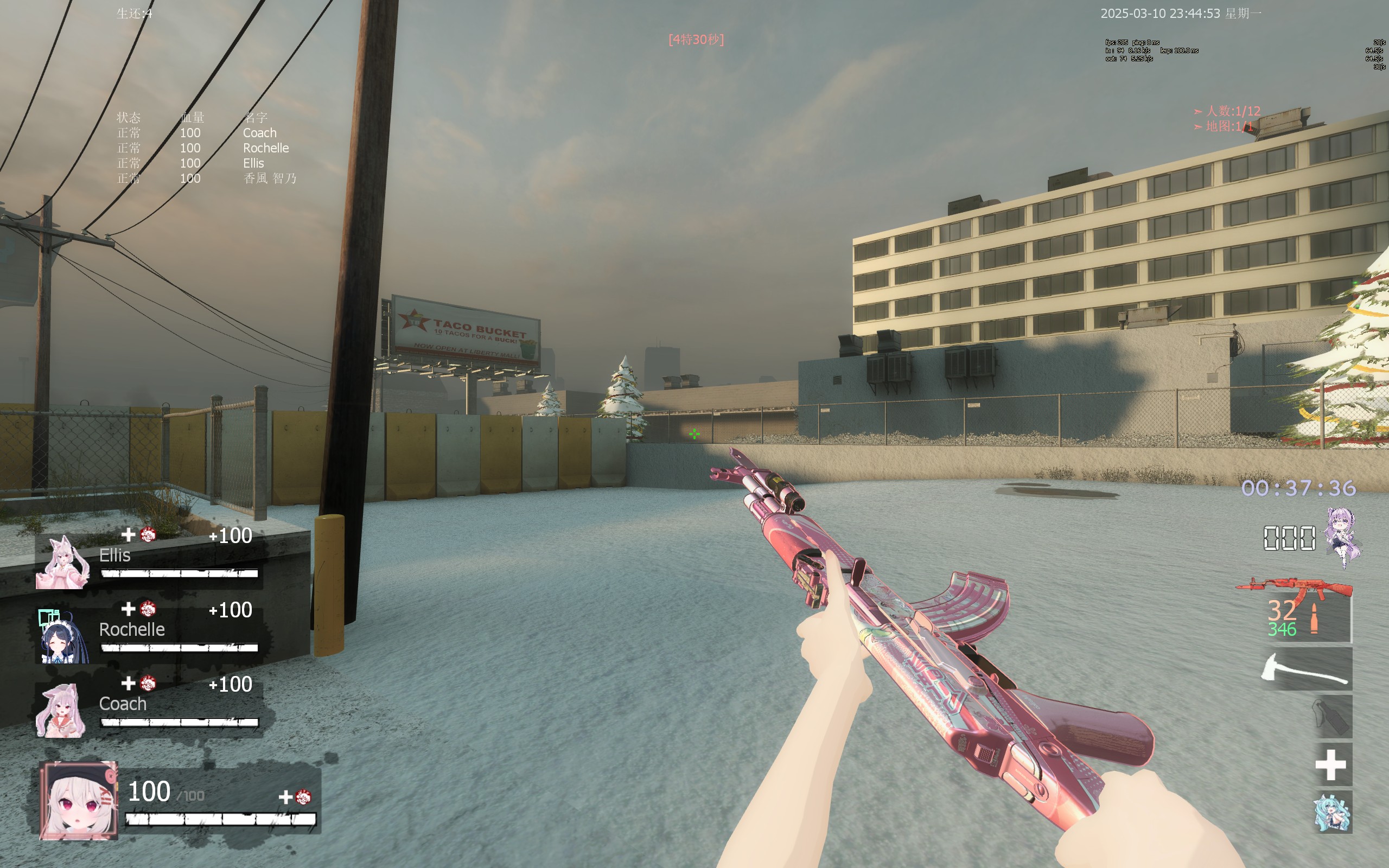The width and height of the screenshot is (1389, 868).
Task: Select the dimmed empty throwable slot
Action: pyautogui.click(x=1331, y=717)
